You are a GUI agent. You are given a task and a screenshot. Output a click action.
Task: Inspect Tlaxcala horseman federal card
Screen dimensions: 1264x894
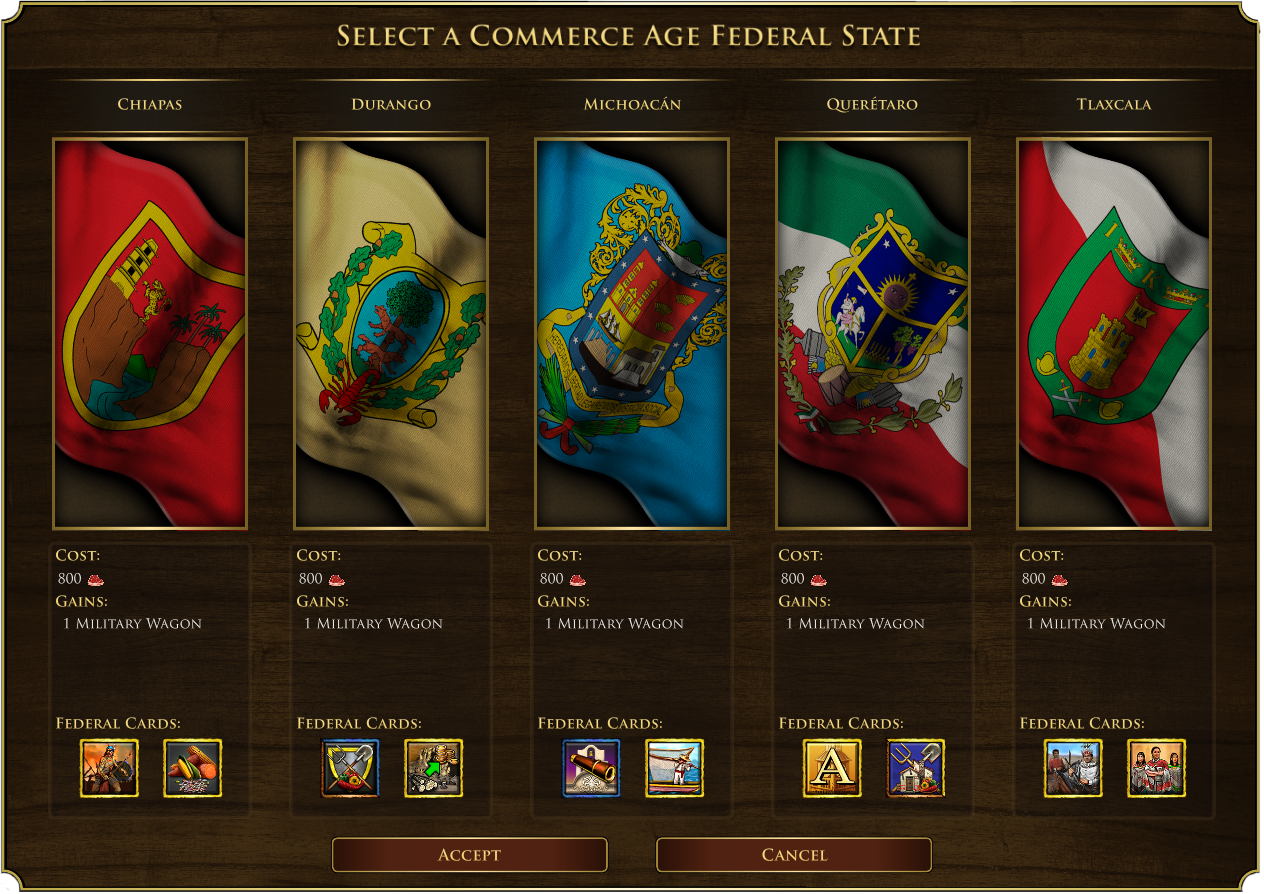click(1074, 768)
